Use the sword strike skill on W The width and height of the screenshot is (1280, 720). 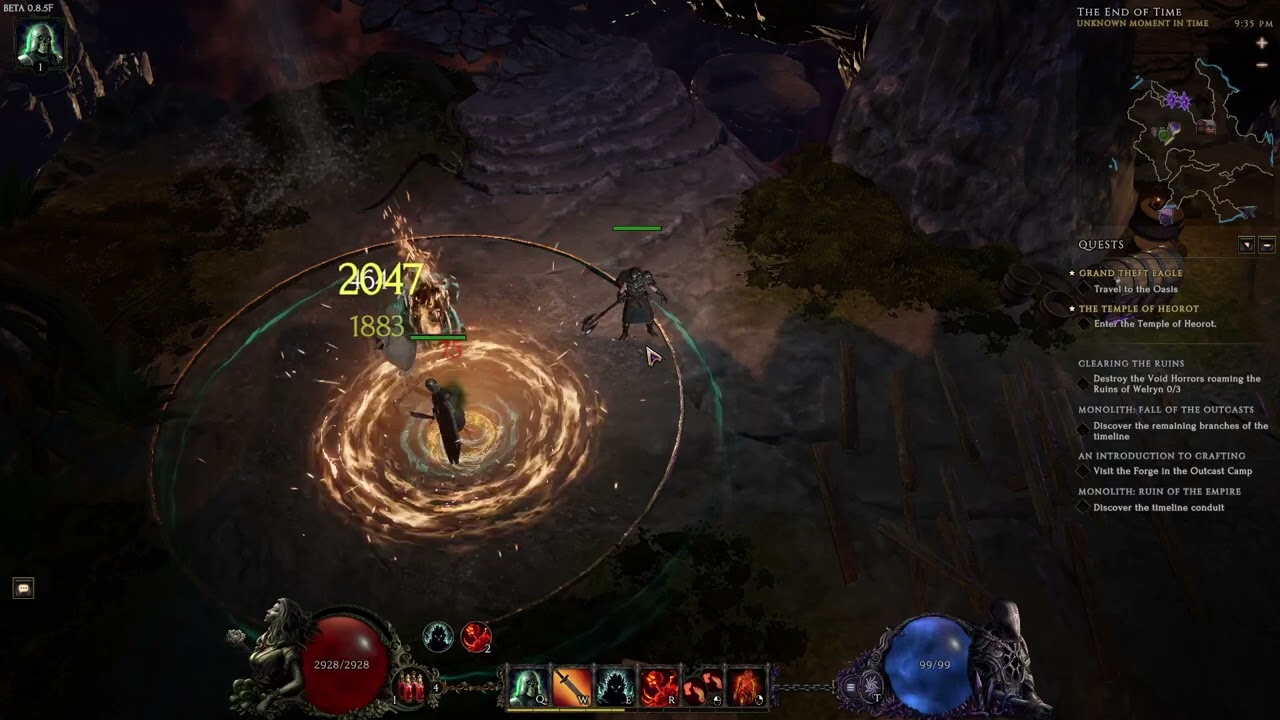(572, 687)
